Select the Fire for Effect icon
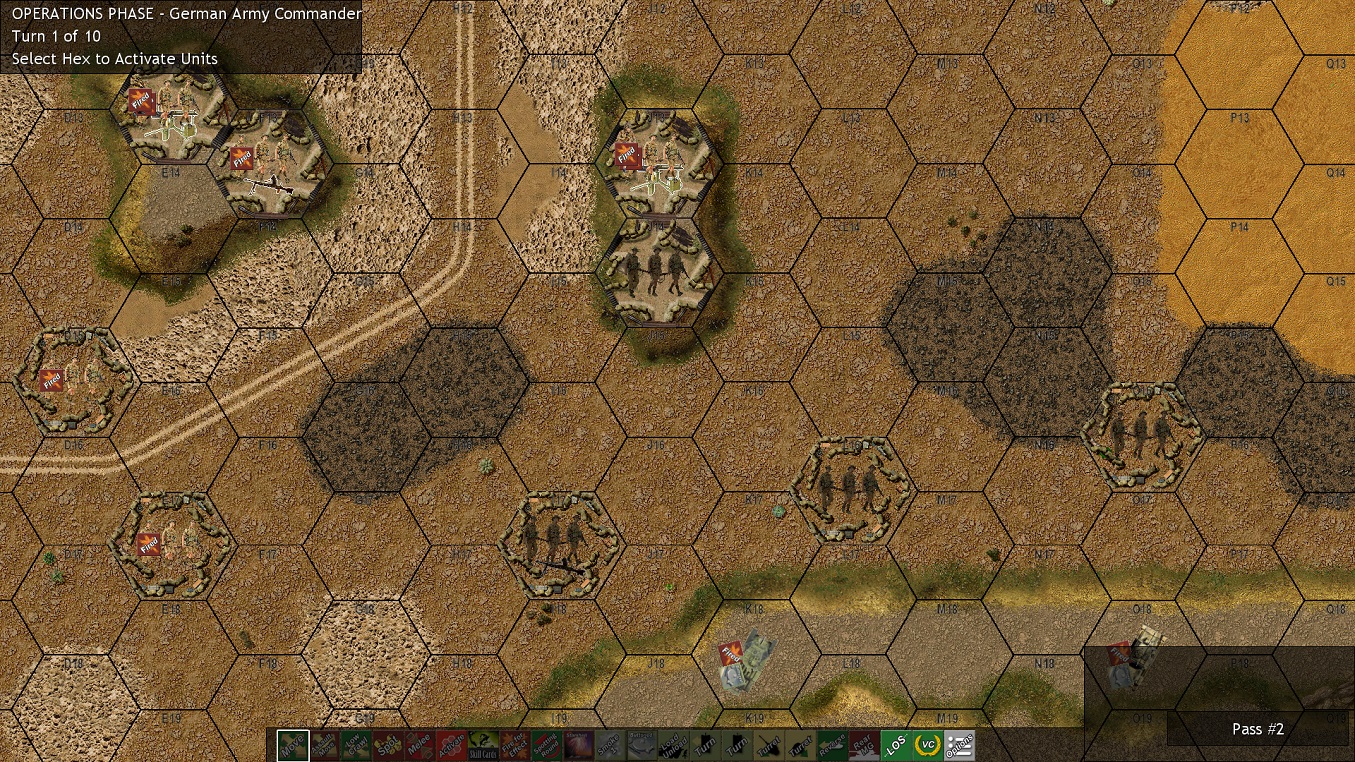The height and width of the screenshot is (762, 1355). pos(514,745)
